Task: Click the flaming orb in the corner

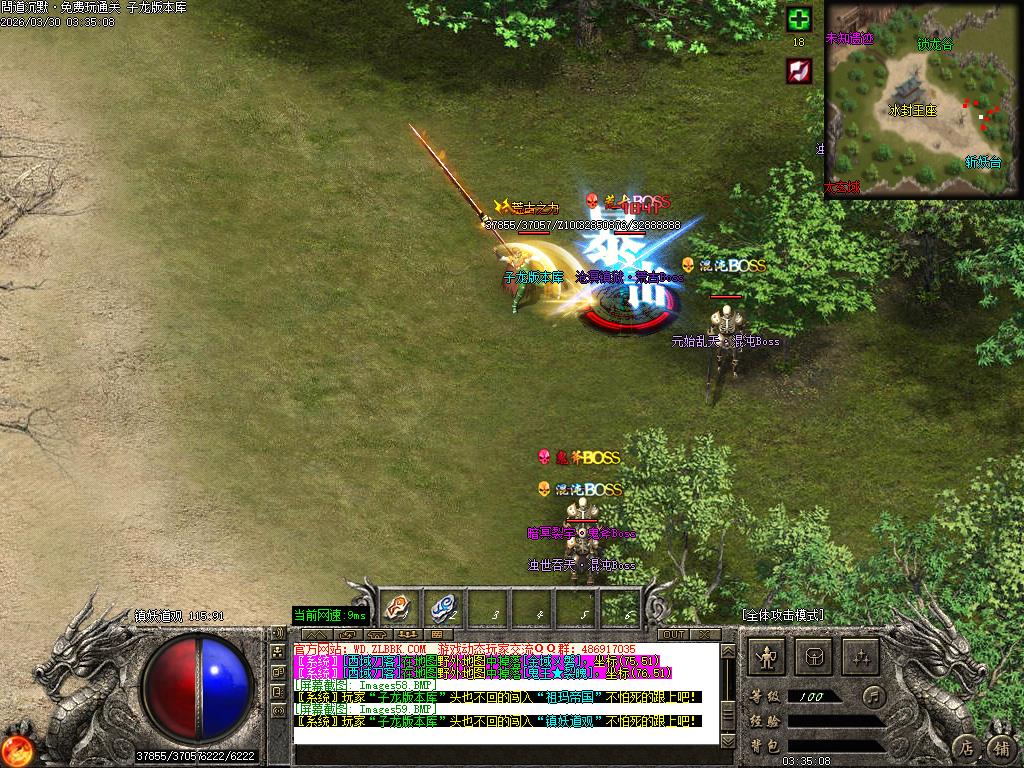Action: [x=16, y=750]
